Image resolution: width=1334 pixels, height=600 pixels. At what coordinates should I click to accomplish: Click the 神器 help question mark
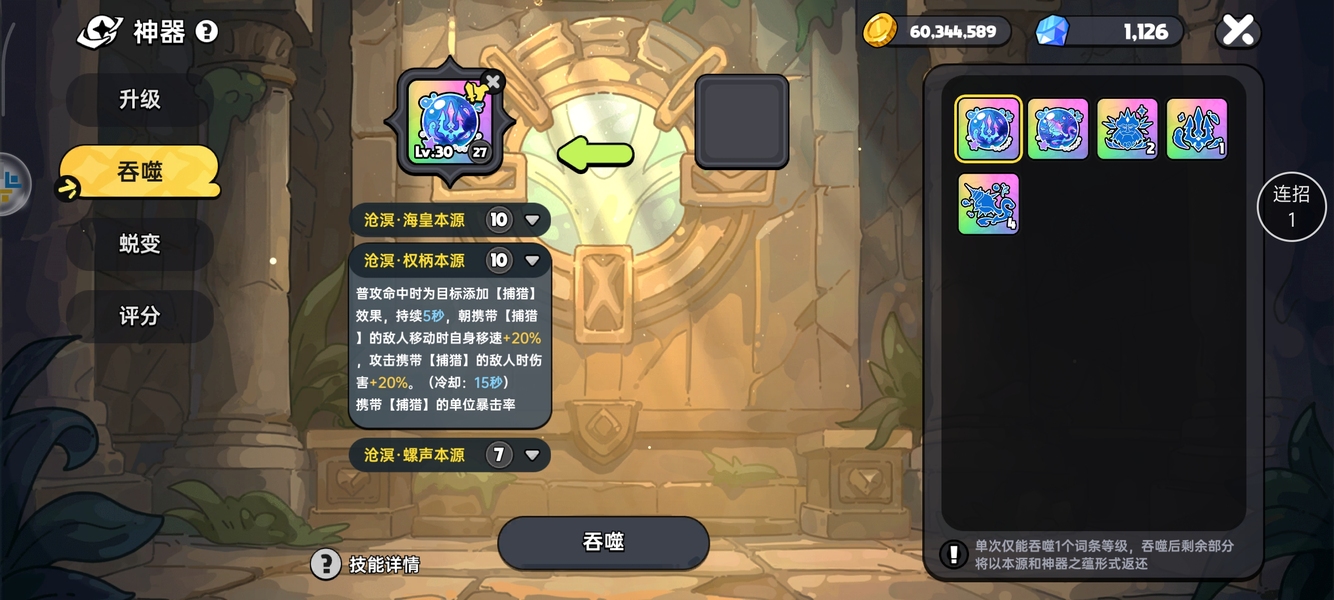[207, 32]
